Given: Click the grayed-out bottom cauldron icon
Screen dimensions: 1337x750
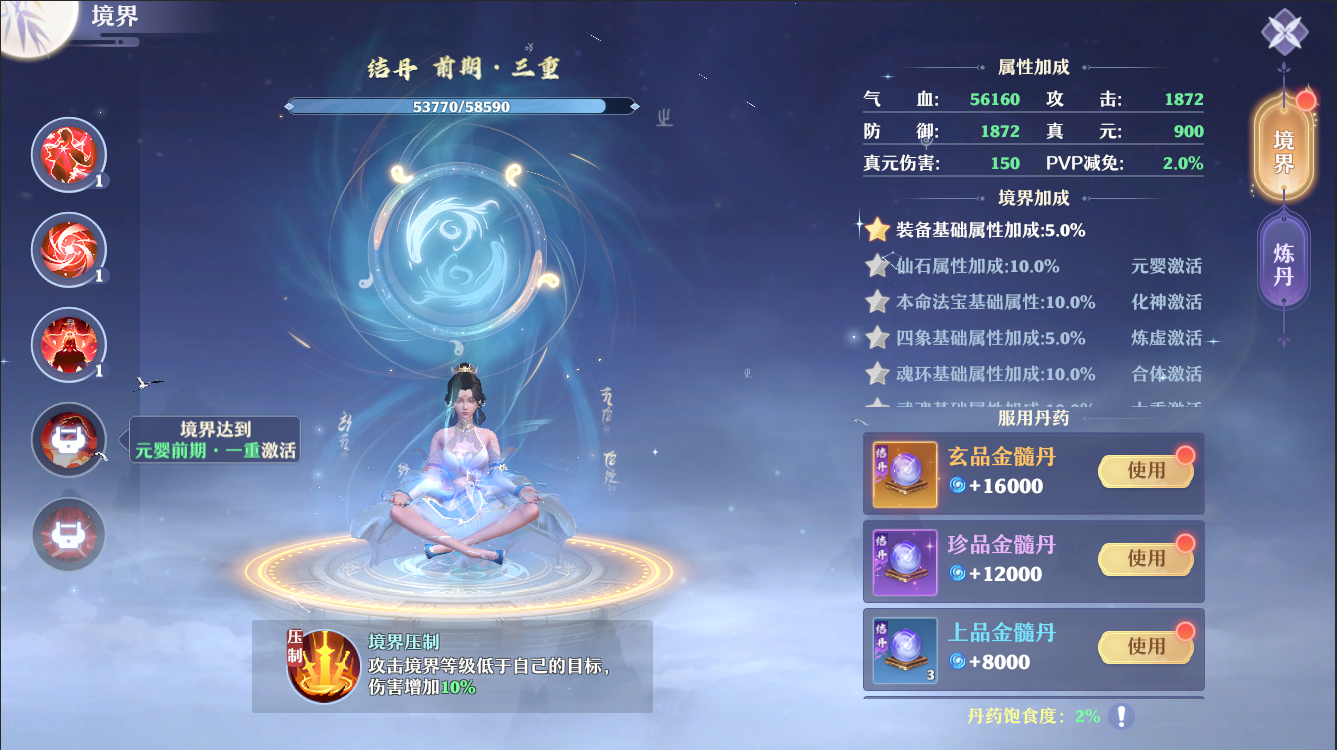Looking at the screenshot, I should point(68,535).
